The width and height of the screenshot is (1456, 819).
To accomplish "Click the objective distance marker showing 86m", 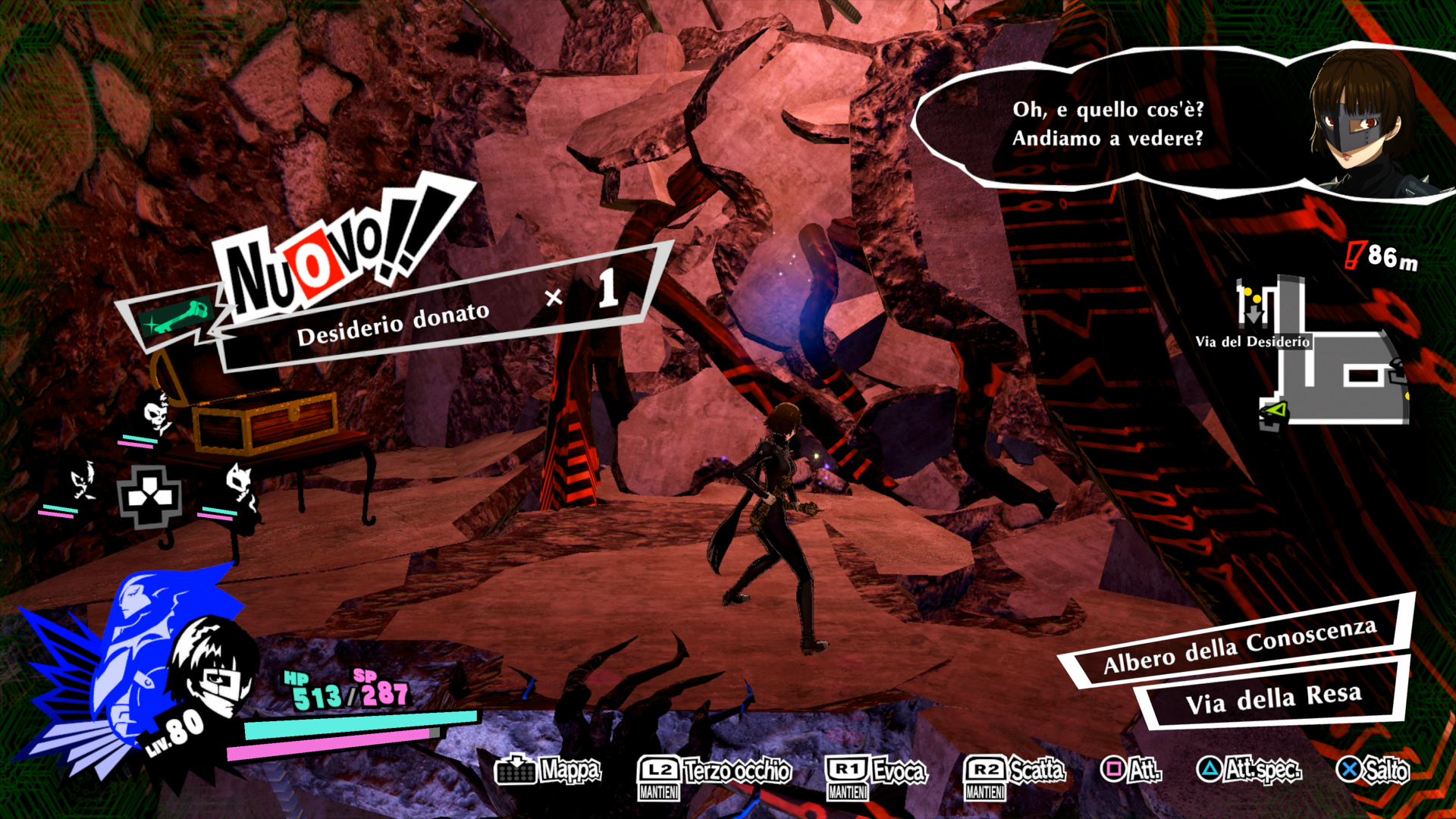I will click(1382, 256).
